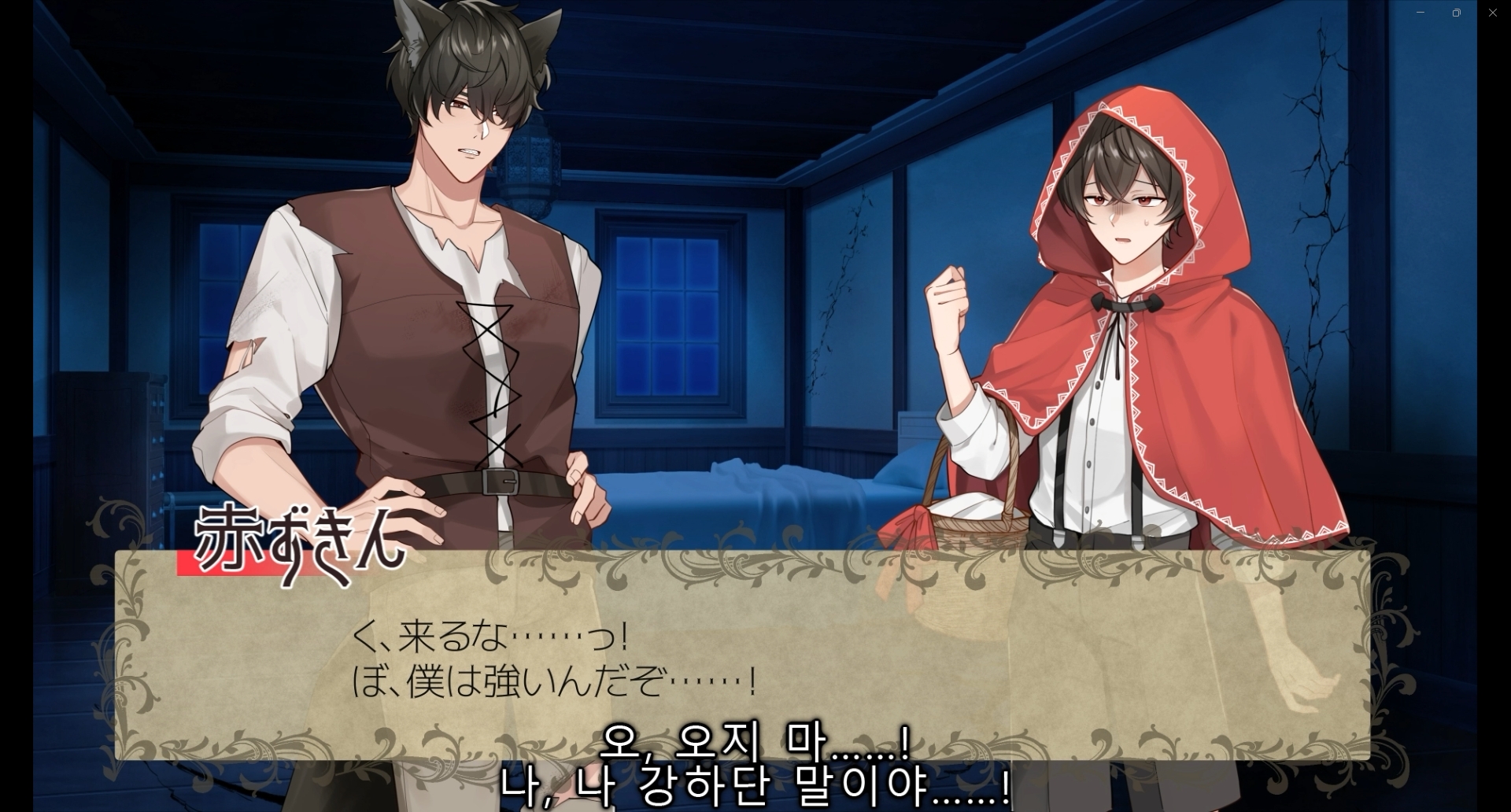Close the game window

(x=1492, y=13)
